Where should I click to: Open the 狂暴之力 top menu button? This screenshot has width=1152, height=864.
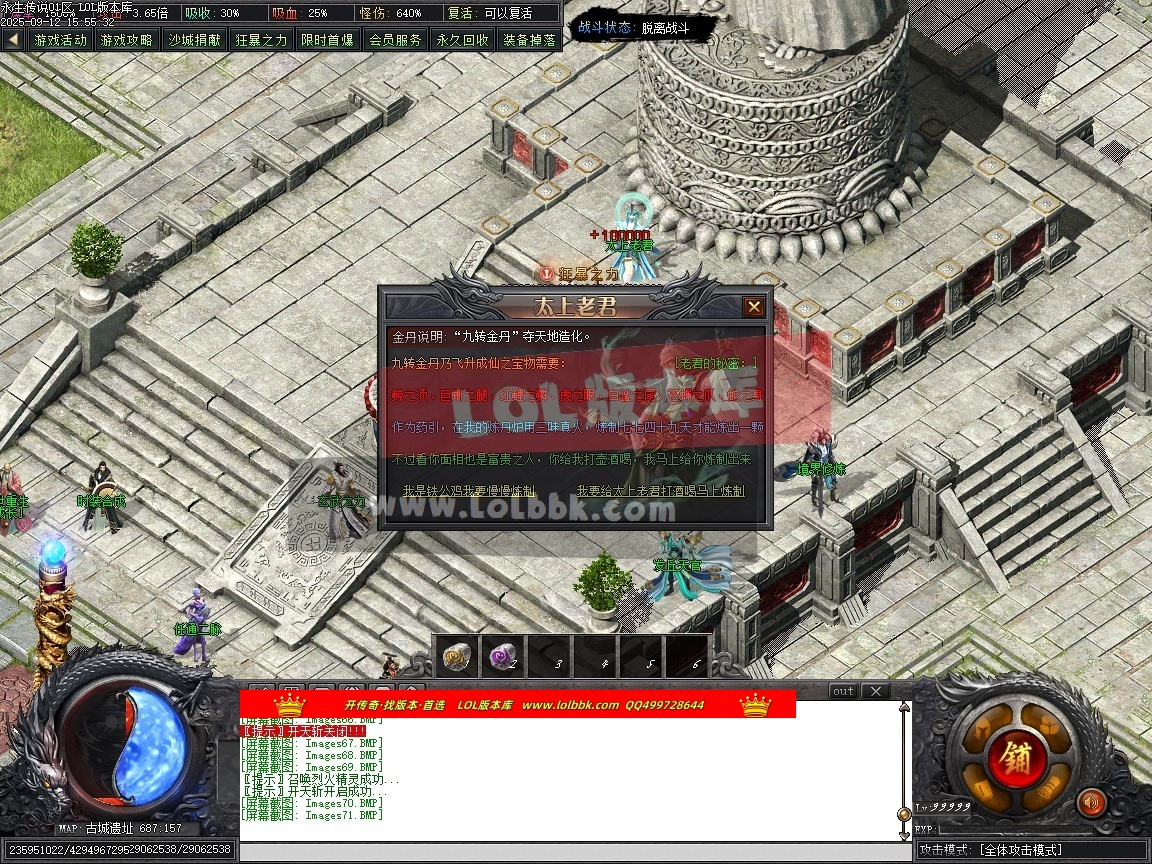tap(261, 40)
